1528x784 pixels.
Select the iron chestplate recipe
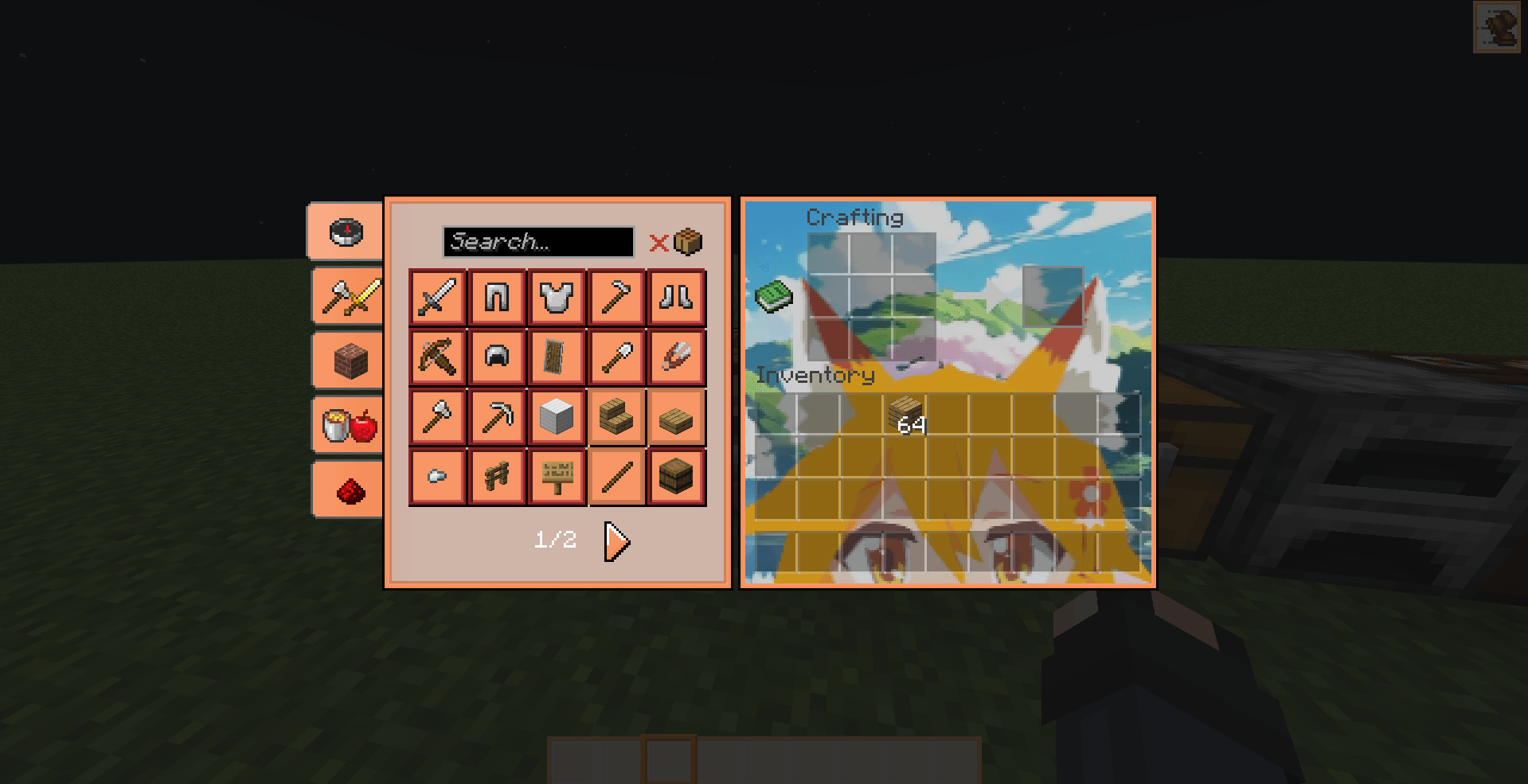[x=557, y=297]
